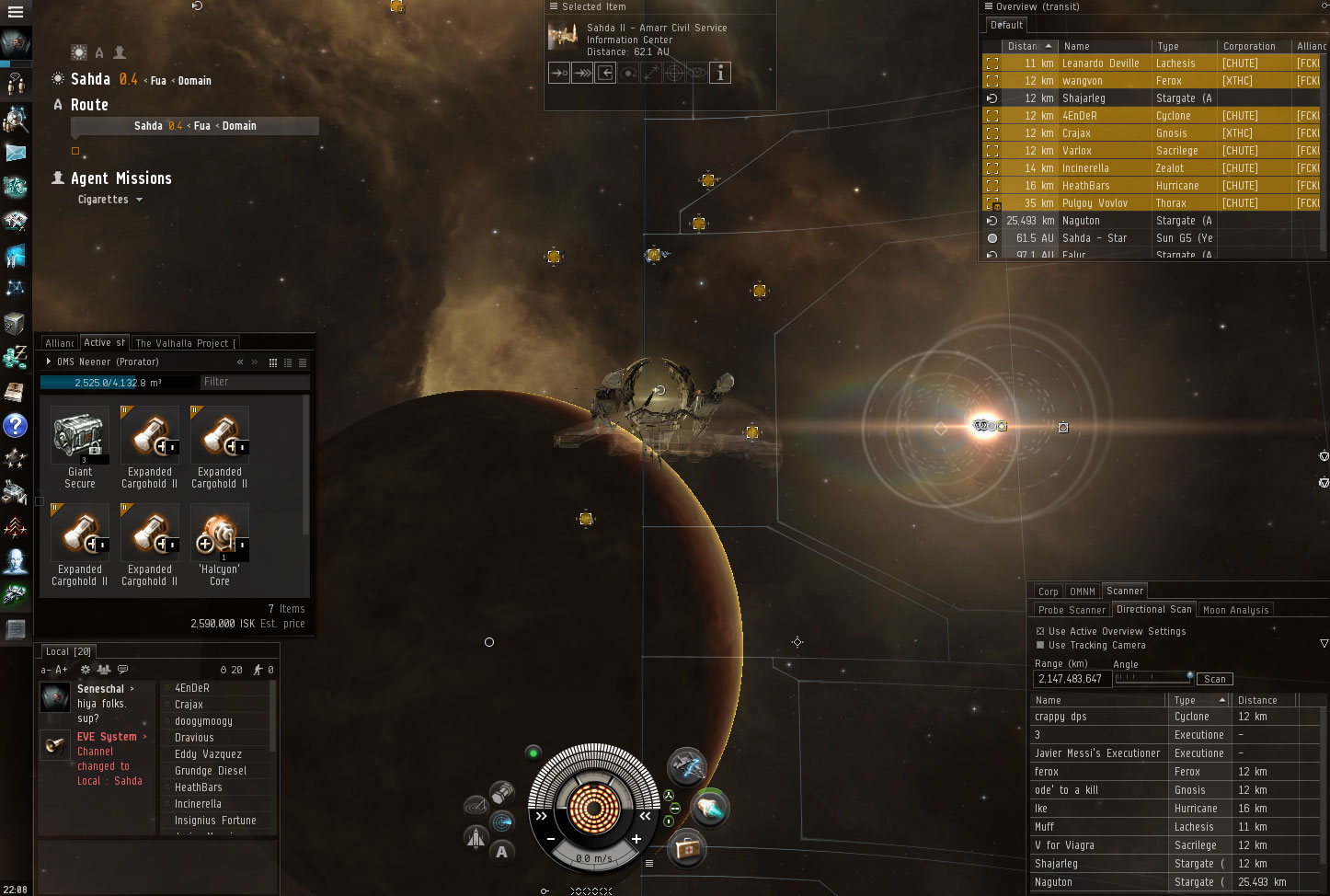Enable the Use Tracking Camera option
This screenshot has width=1330, height=896.
1040,645
